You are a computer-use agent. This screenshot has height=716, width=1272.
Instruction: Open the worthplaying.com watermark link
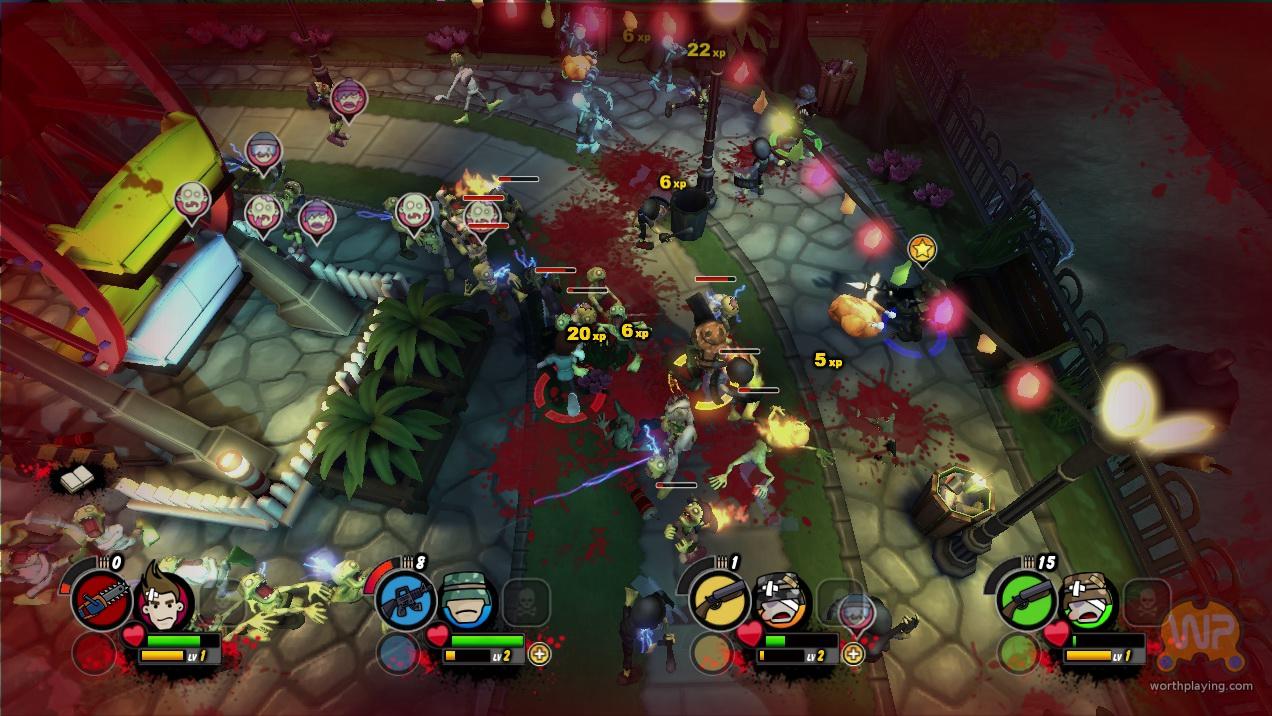tap(1200, 686)
